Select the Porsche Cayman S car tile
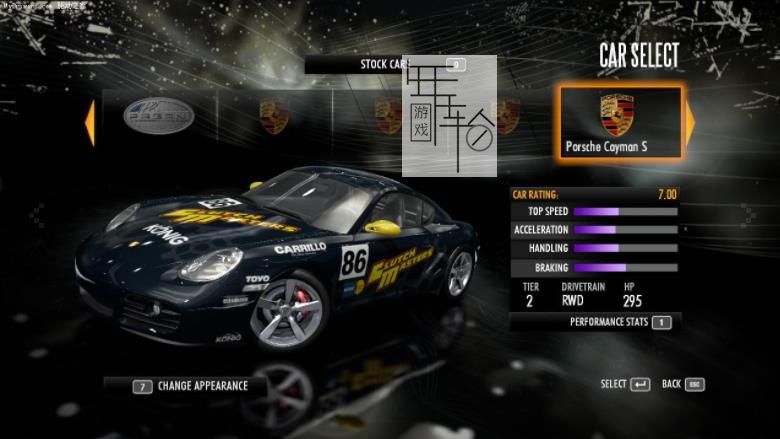 tap(620, 122)
